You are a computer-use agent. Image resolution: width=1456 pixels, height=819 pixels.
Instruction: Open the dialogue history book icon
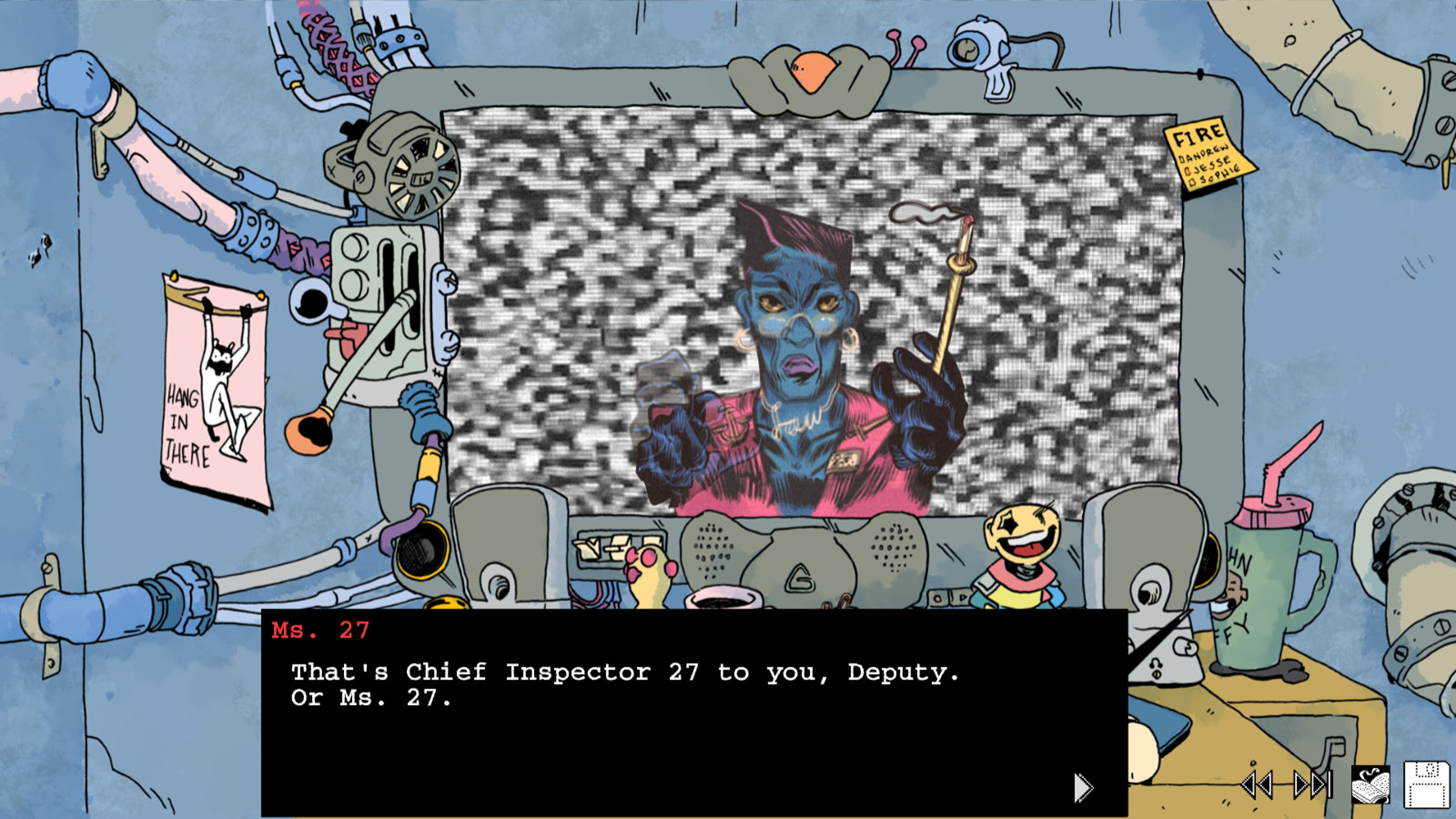(x=1371, y=784)
